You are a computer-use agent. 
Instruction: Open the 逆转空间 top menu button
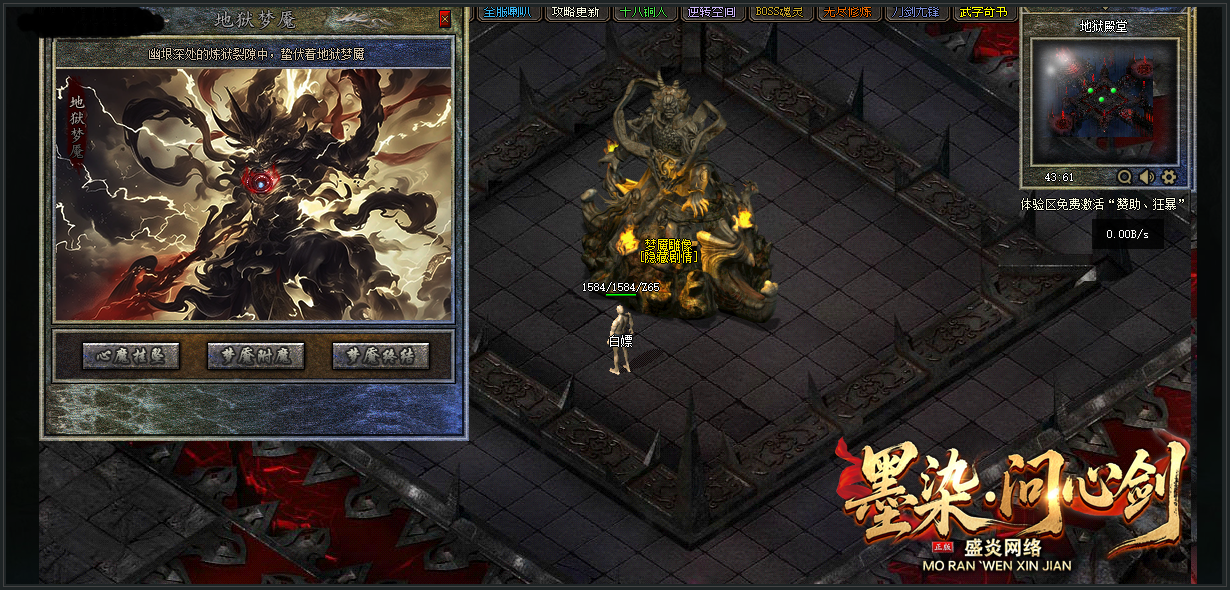pos(712,12)
